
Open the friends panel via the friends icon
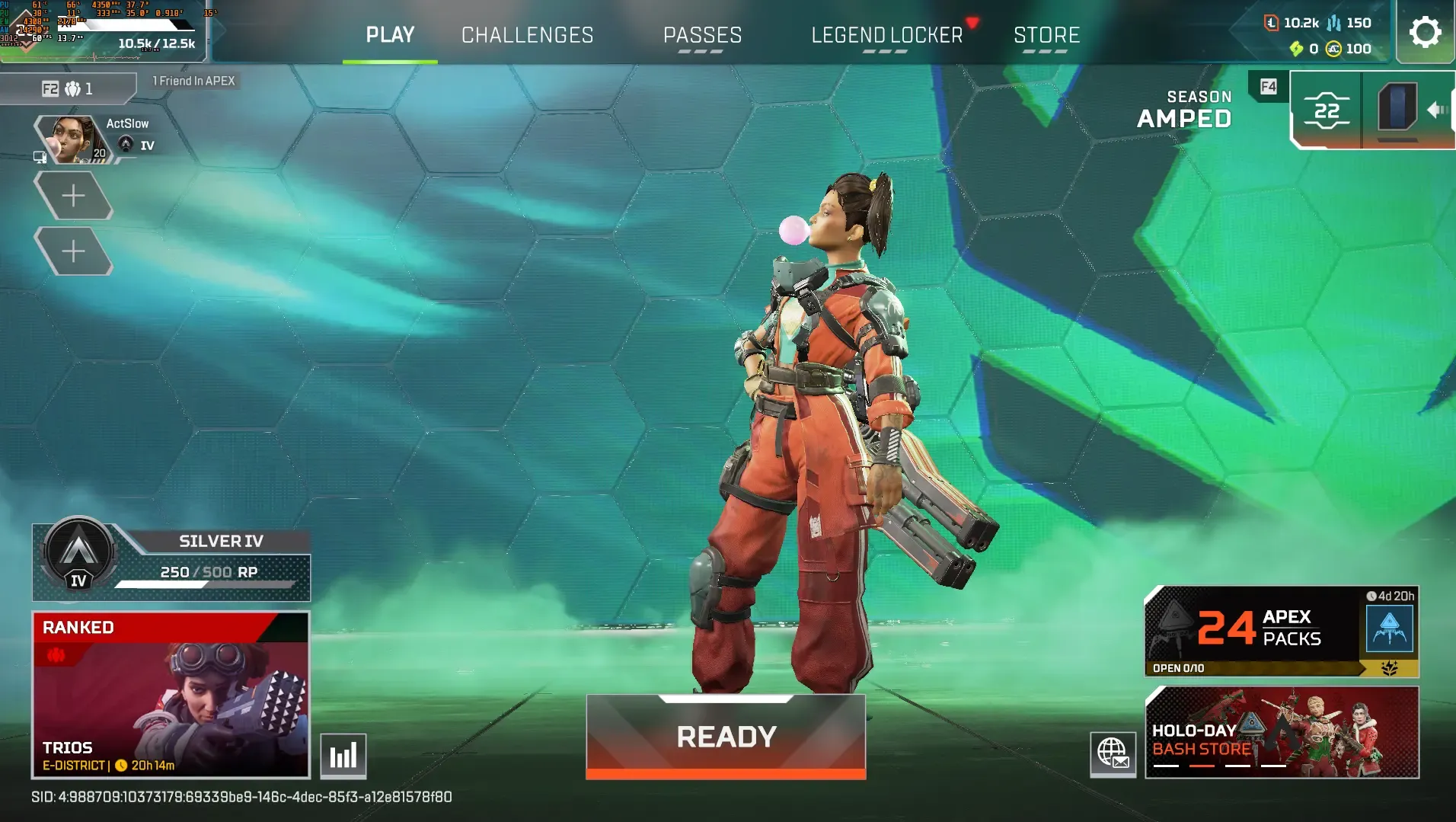pyautogui.click(x=71, y=88)
